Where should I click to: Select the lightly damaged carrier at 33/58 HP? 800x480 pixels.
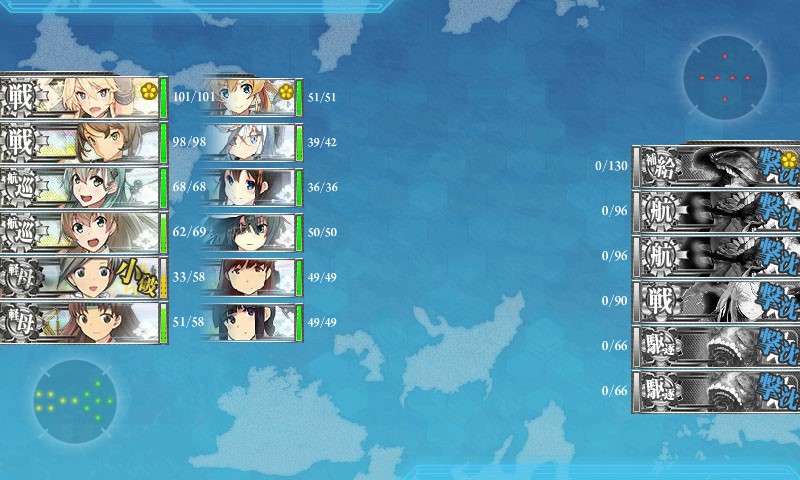(x=83, y=277)
